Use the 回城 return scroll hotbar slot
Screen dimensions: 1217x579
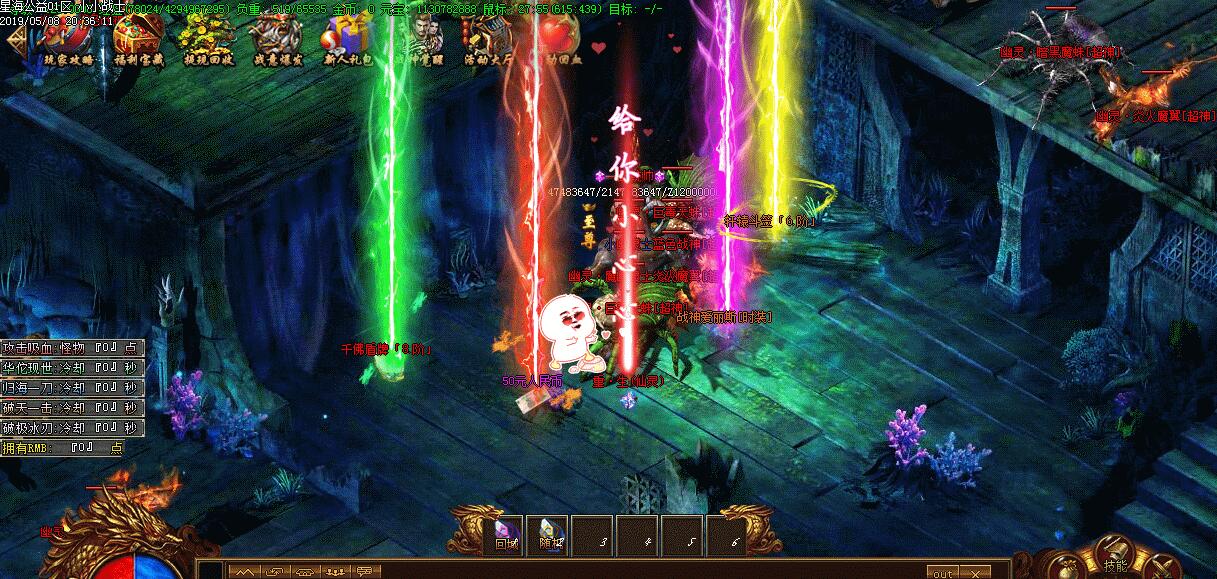(506, 535)
